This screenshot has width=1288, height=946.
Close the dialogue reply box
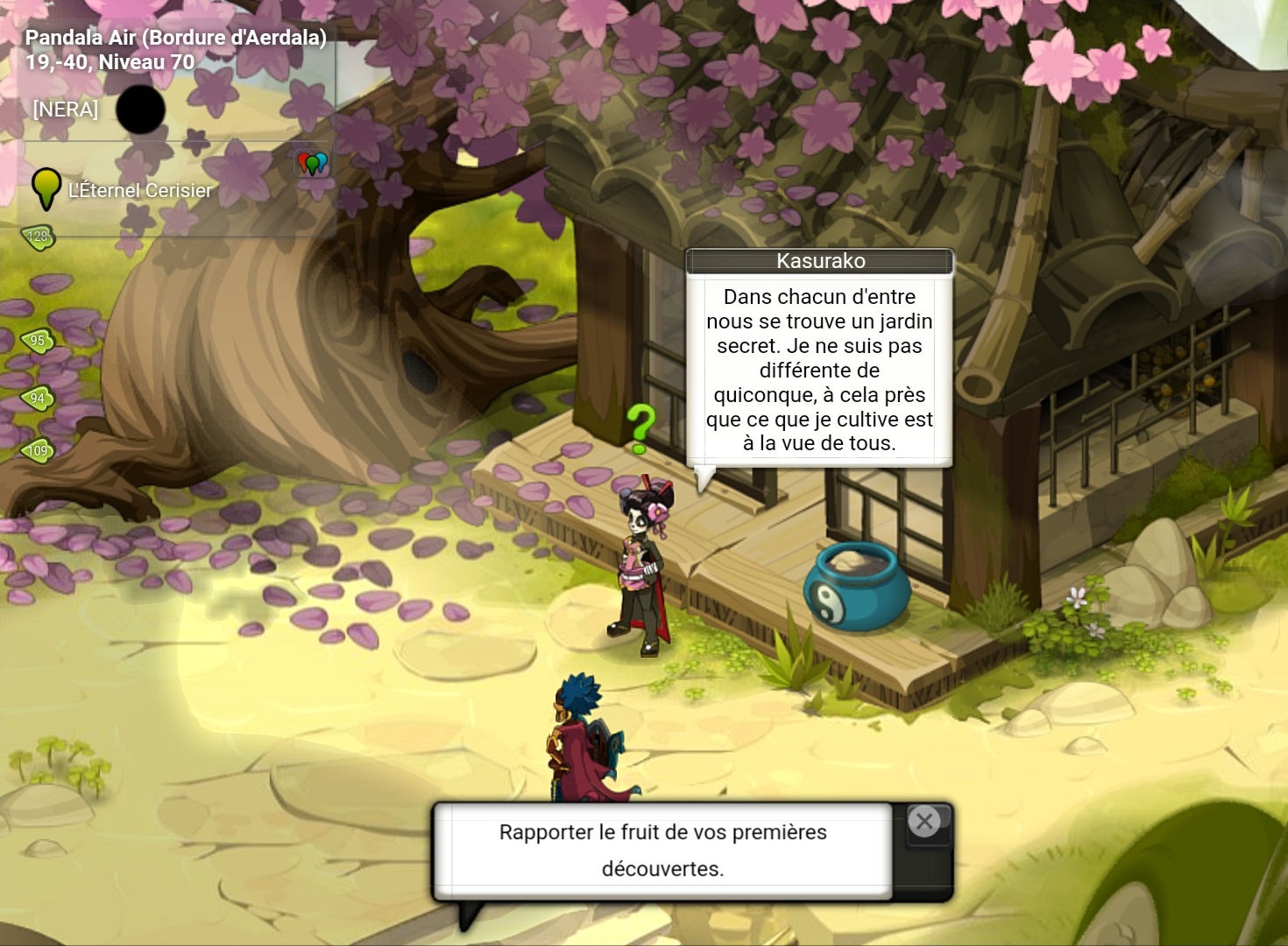click(x=924, y=822)
